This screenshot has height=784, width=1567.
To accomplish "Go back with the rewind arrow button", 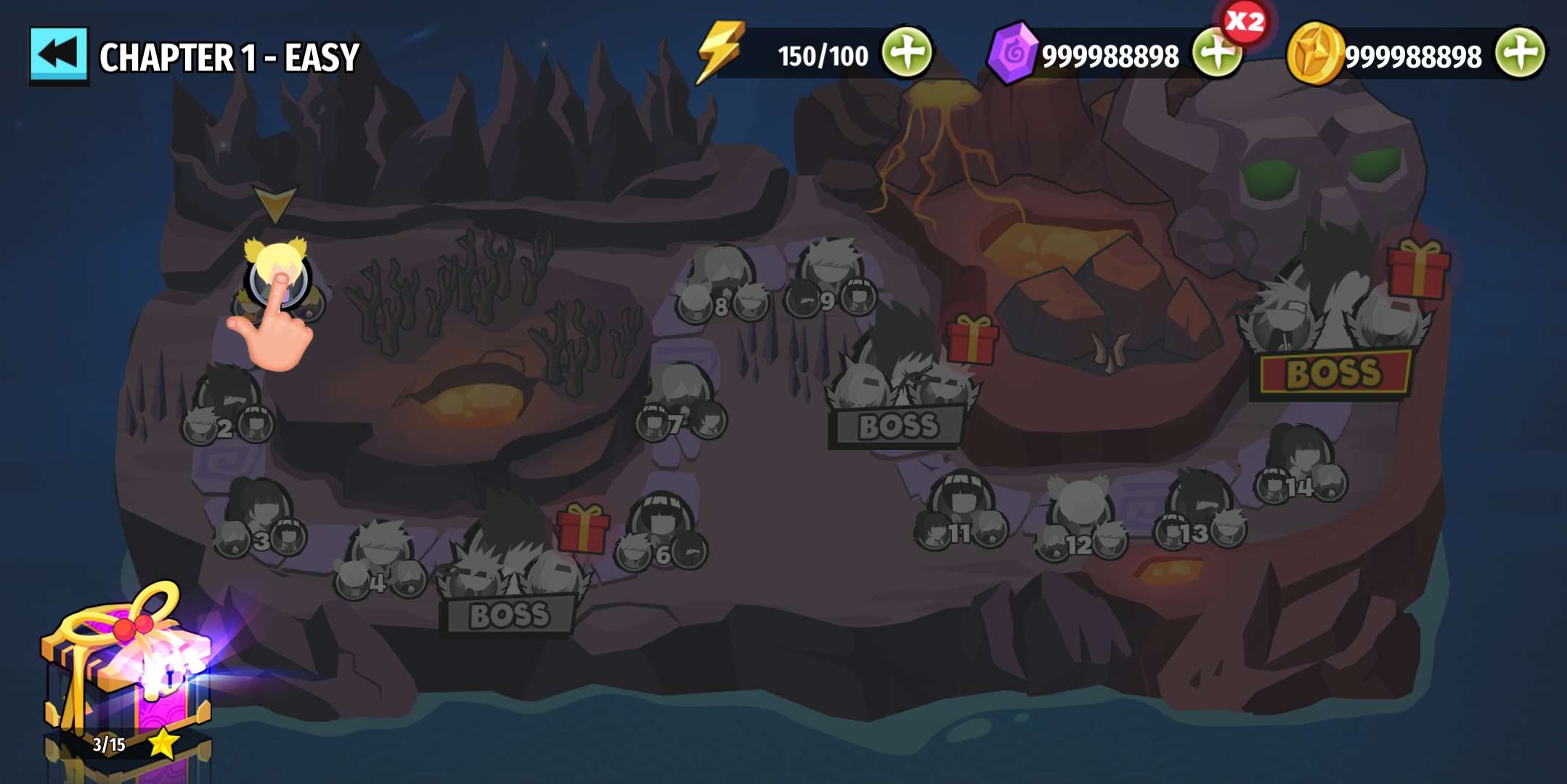I will pos(58,56).
